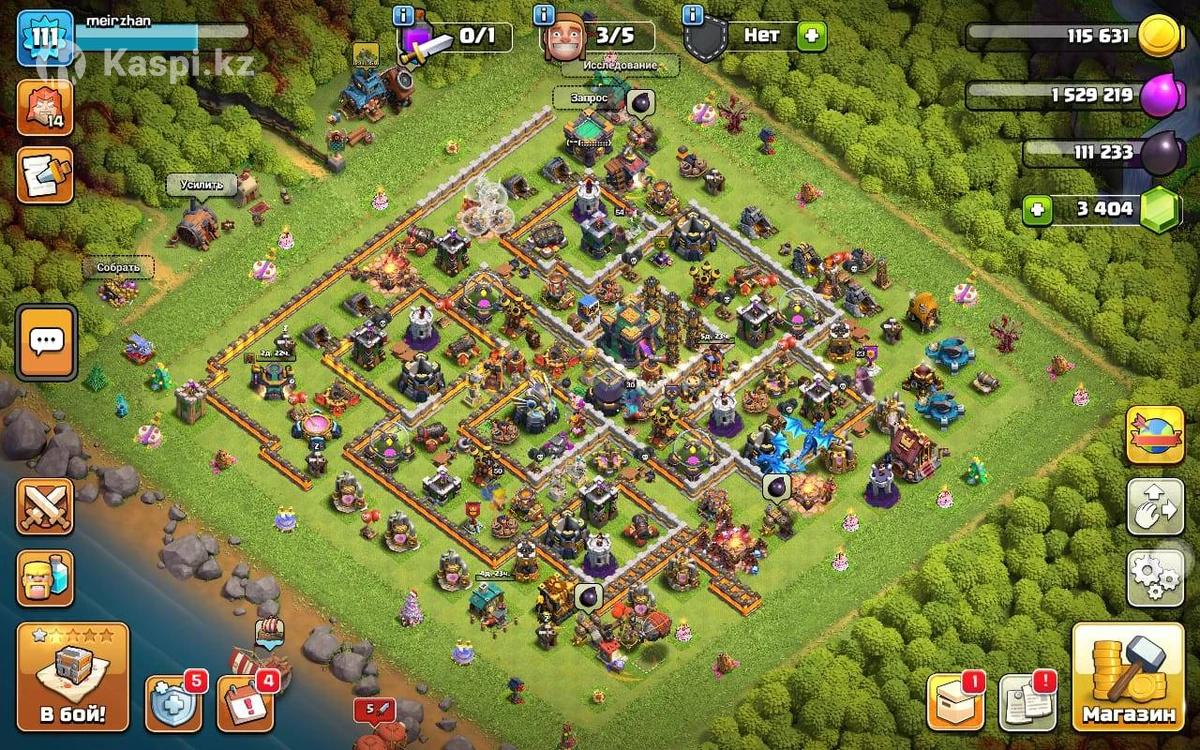Viewport: 1200px width, 750px height.
Task: Add gems with the green plus
Action: pyautogui.click(x=1038, y=210)
